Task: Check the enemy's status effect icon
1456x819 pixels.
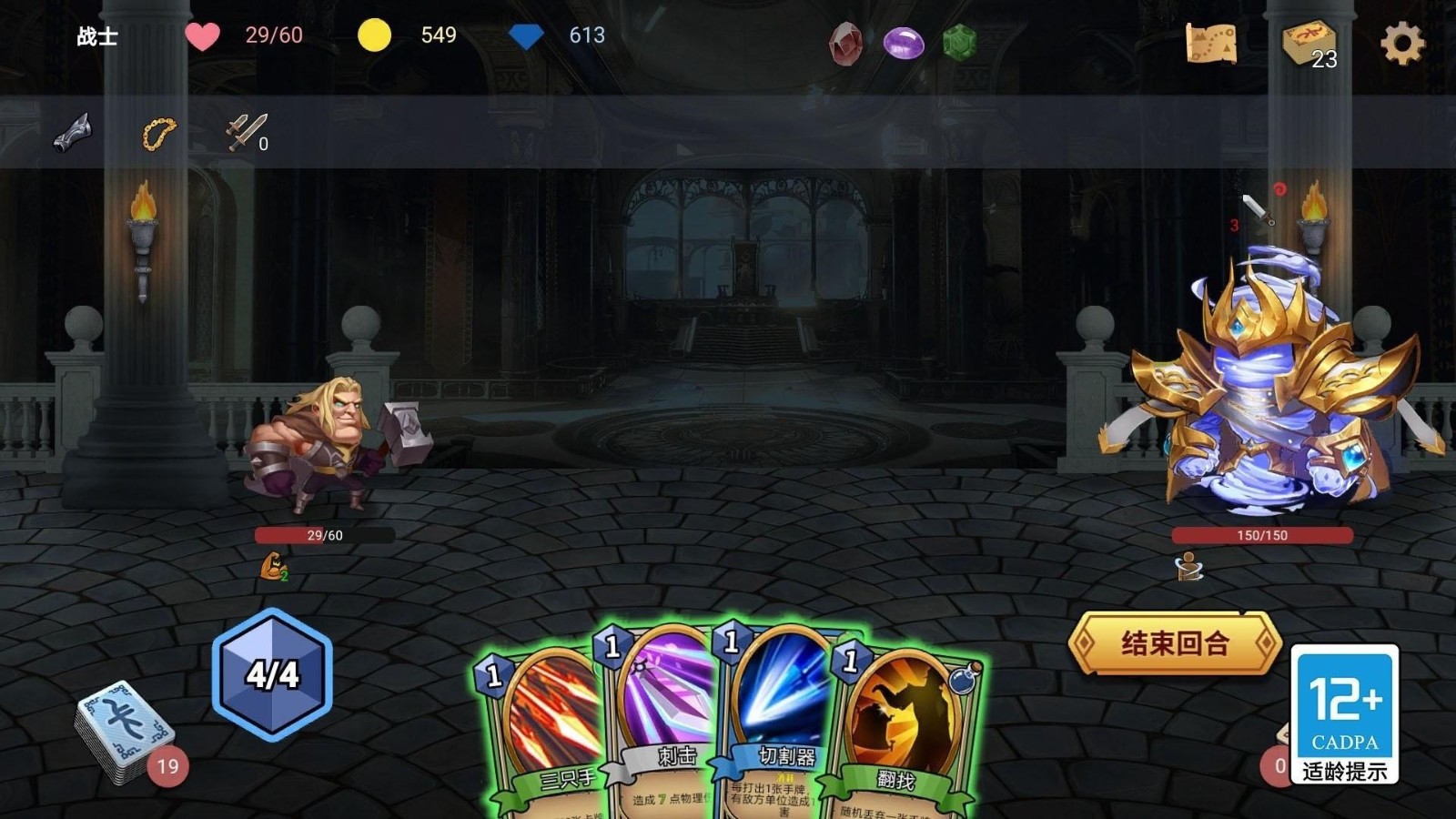Action: [x=1188, y=567]
